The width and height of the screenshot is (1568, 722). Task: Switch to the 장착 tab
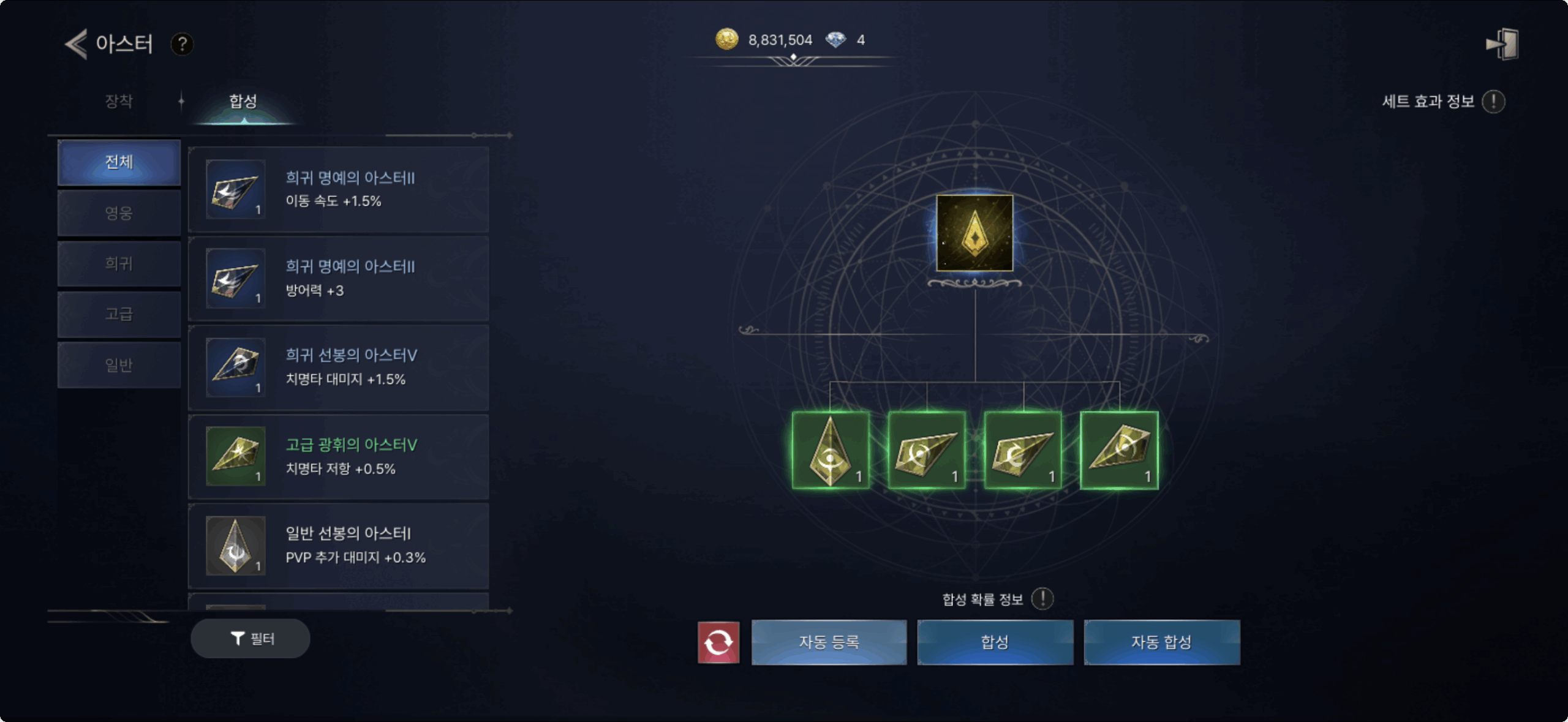tap(119, 101)
